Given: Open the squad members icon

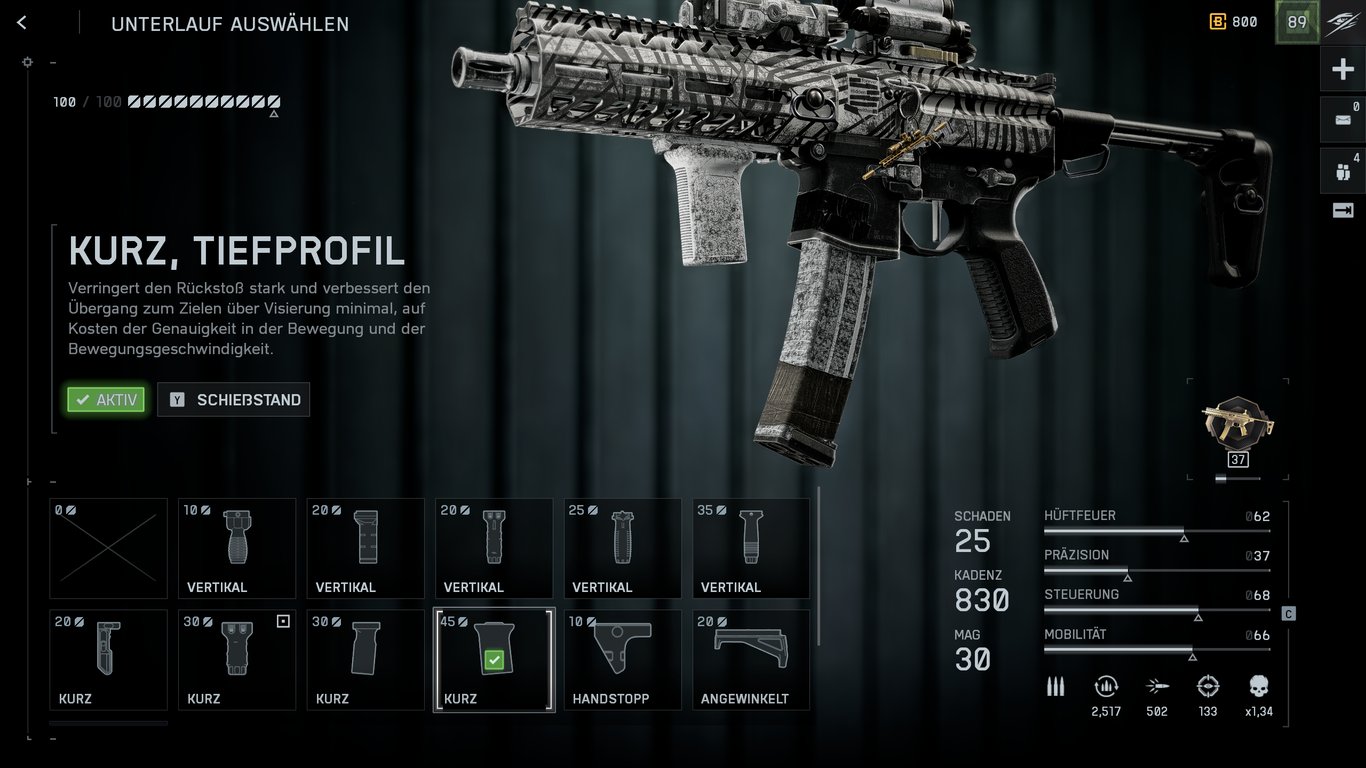Looking at the screenshot, I should pos(1342,170).
